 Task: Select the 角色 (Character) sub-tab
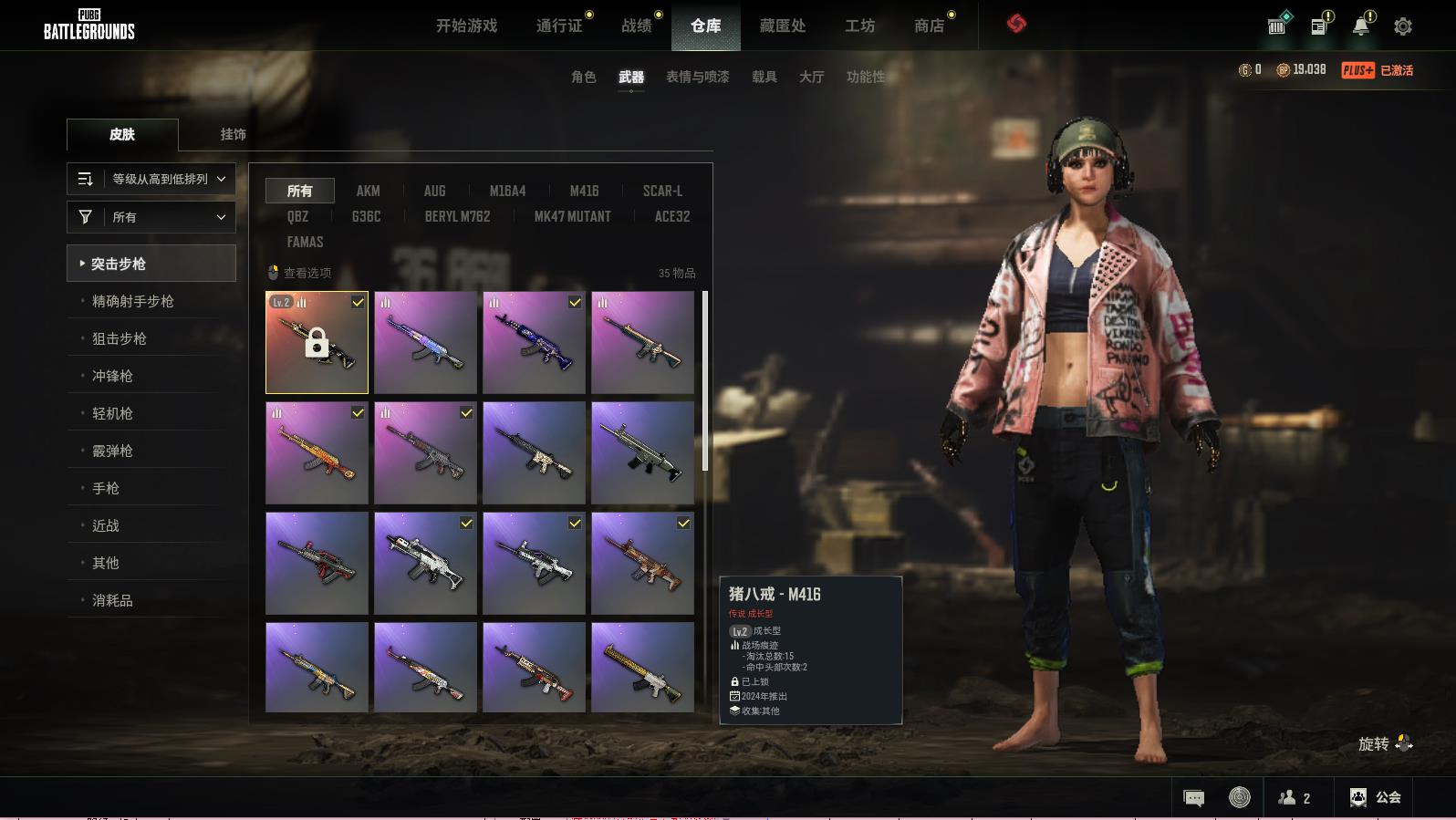(583, 77)
